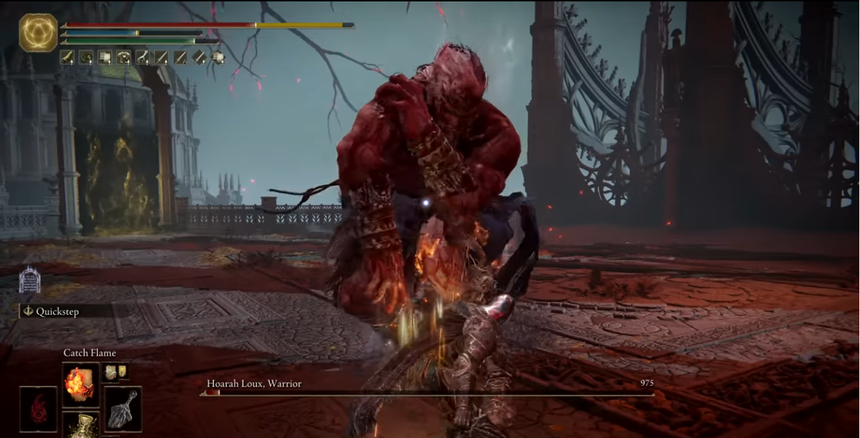Click the small pouch icons beside Catch Flame
This screenshot has height=438, width=860.
point(117,372)
